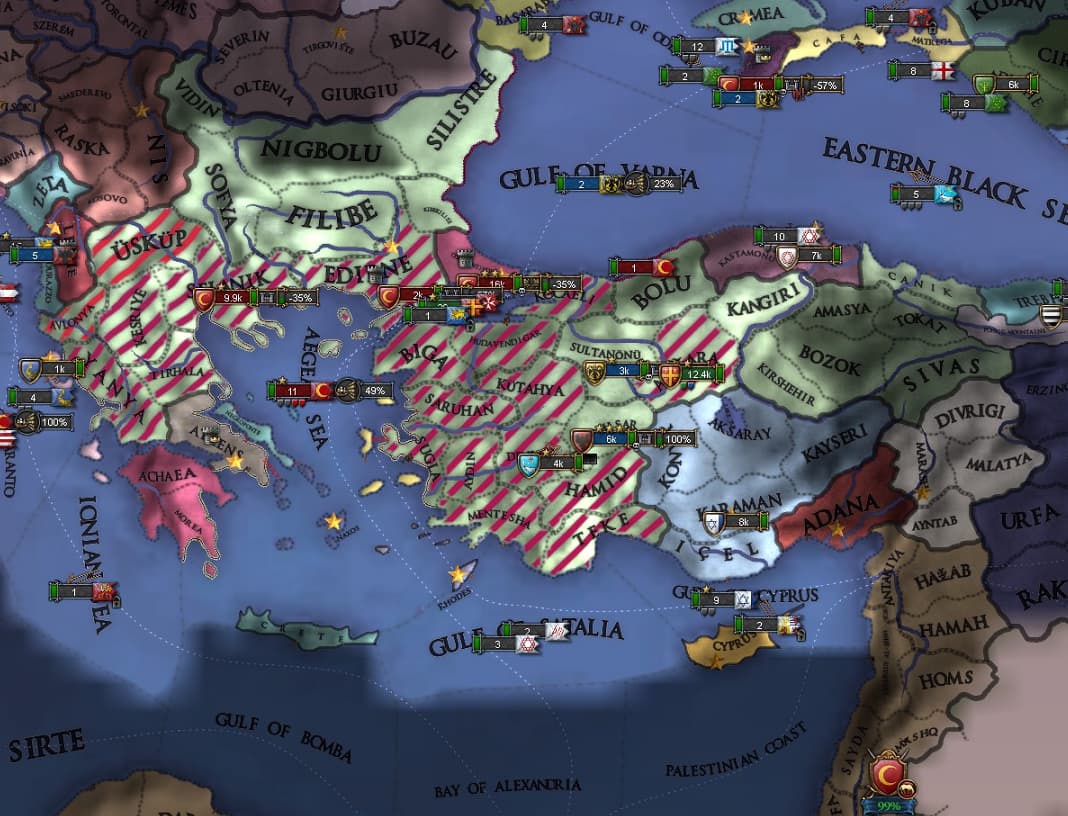Select the 8-ship fleet with red cross flag
1068x816 pixels.
915,71
